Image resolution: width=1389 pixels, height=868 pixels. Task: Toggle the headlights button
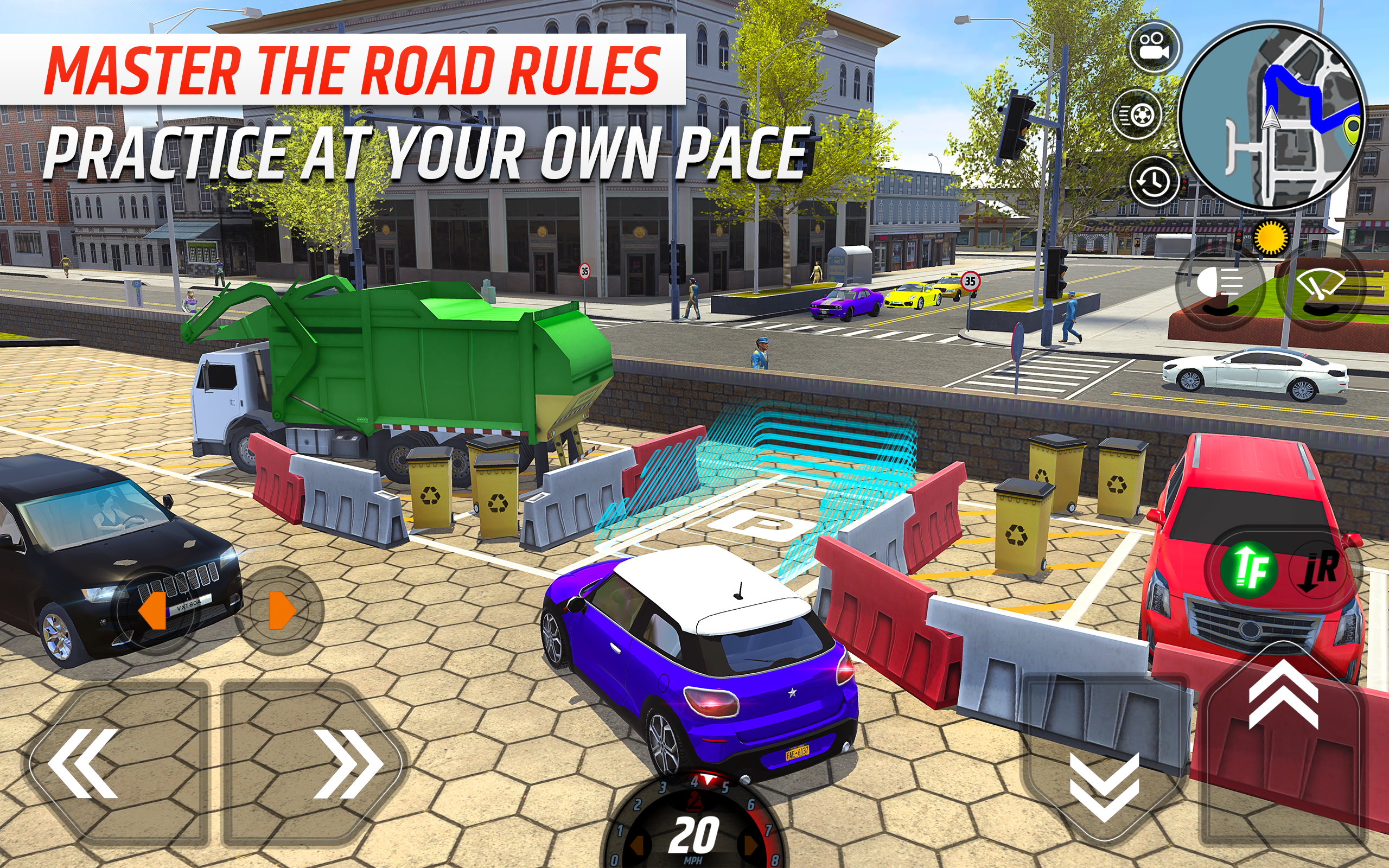coord(1220,286)
